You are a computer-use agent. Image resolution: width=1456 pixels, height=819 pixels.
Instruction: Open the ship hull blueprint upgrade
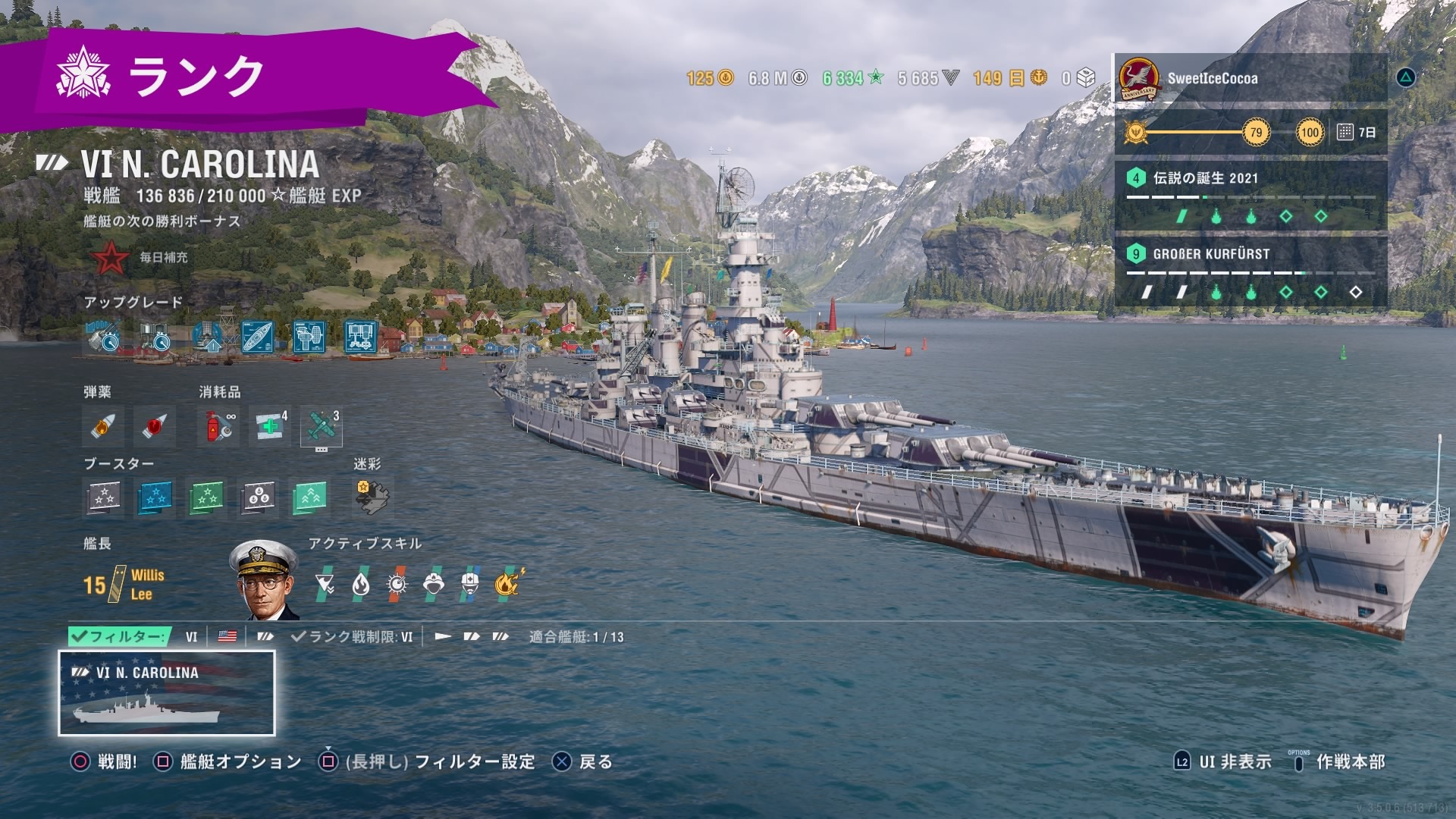(257, 337)
